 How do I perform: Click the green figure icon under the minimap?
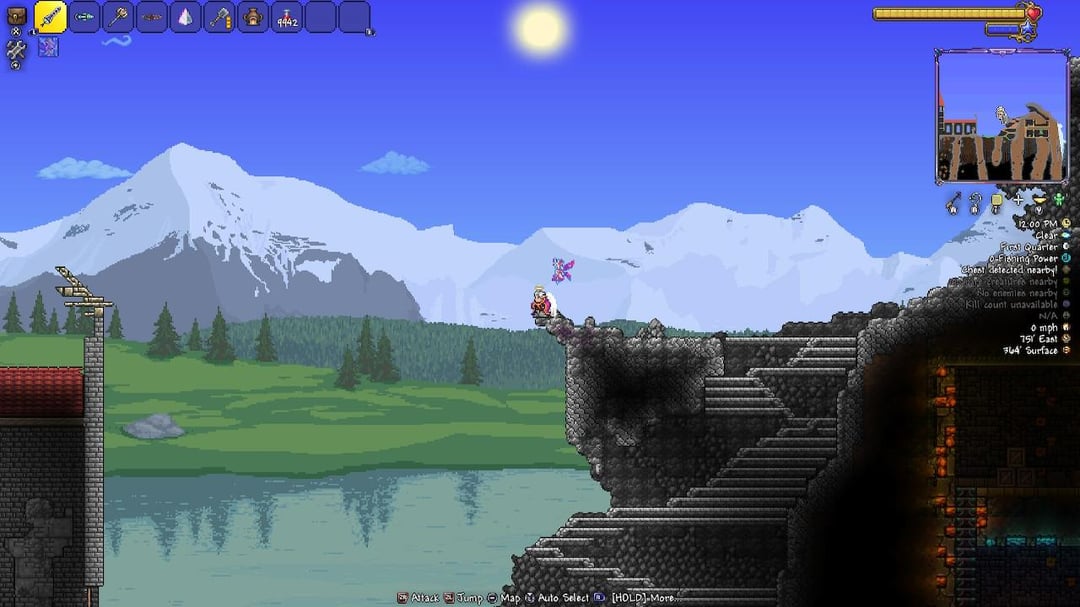pos(1059,200)
